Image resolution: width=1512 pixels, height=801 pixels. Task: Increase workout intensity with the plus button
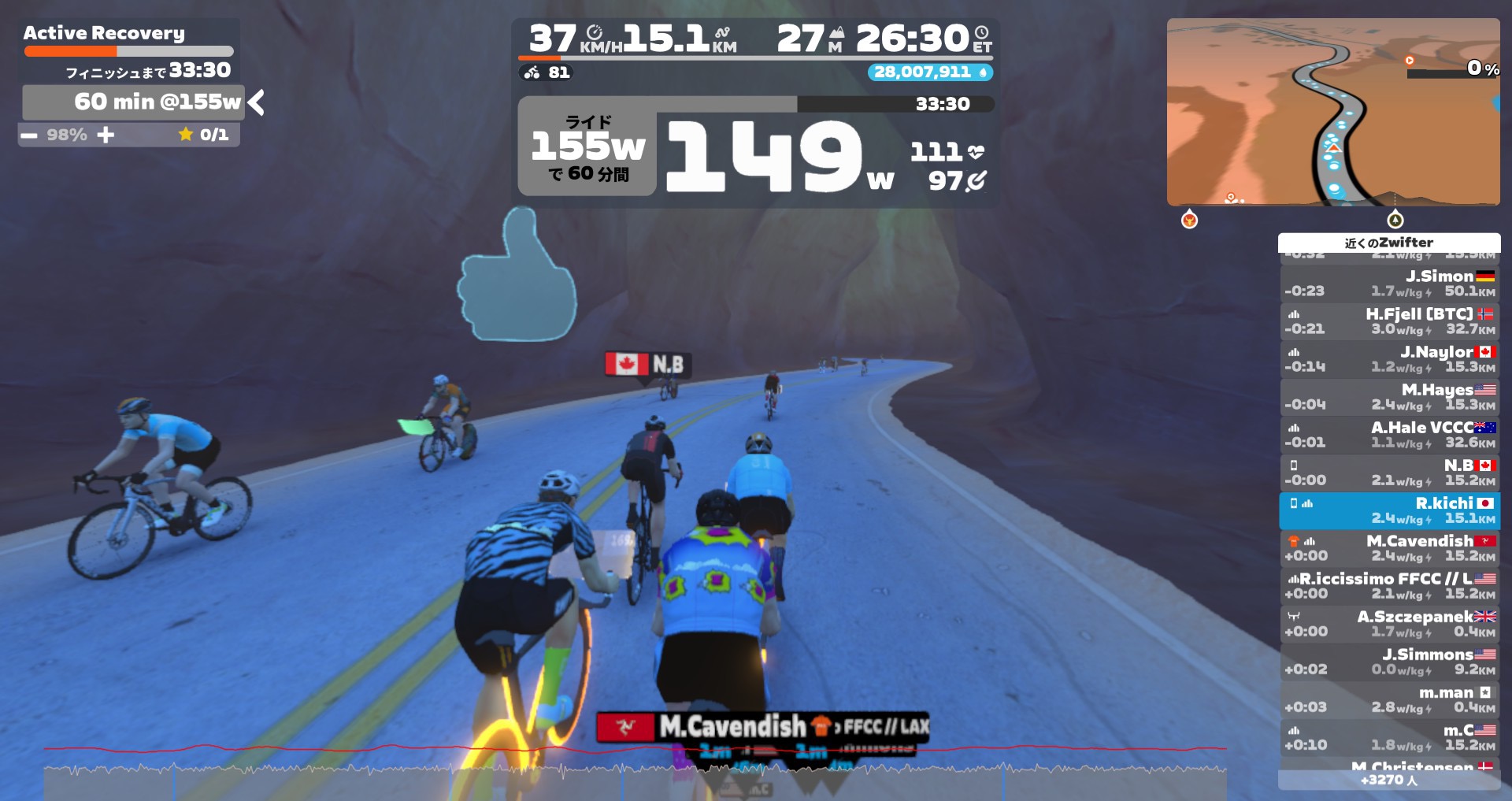click(106, 135)
